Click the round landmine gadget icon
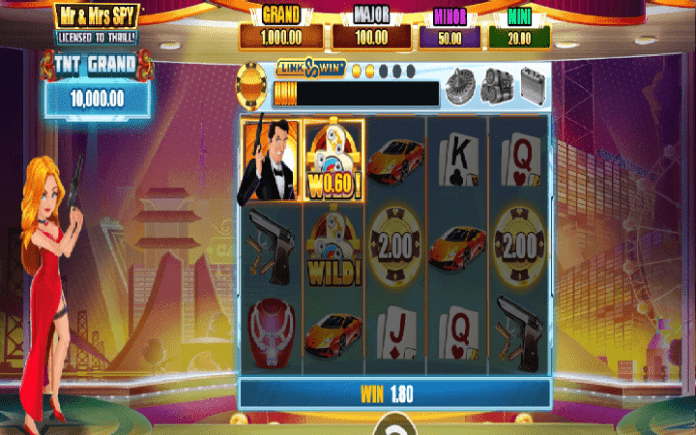Image resolution: width=696 pixels, height=435 pixels. click(460, 81)
